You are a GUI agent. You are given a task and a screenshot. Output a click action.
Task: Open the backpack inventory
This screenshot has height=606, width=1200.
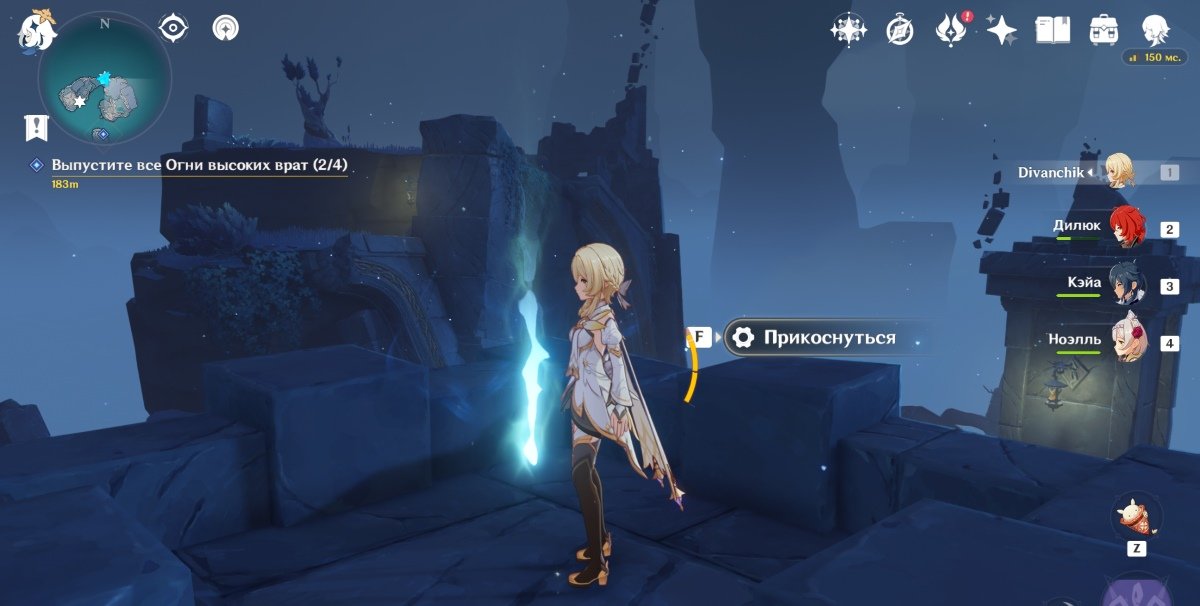(1103, 30)
